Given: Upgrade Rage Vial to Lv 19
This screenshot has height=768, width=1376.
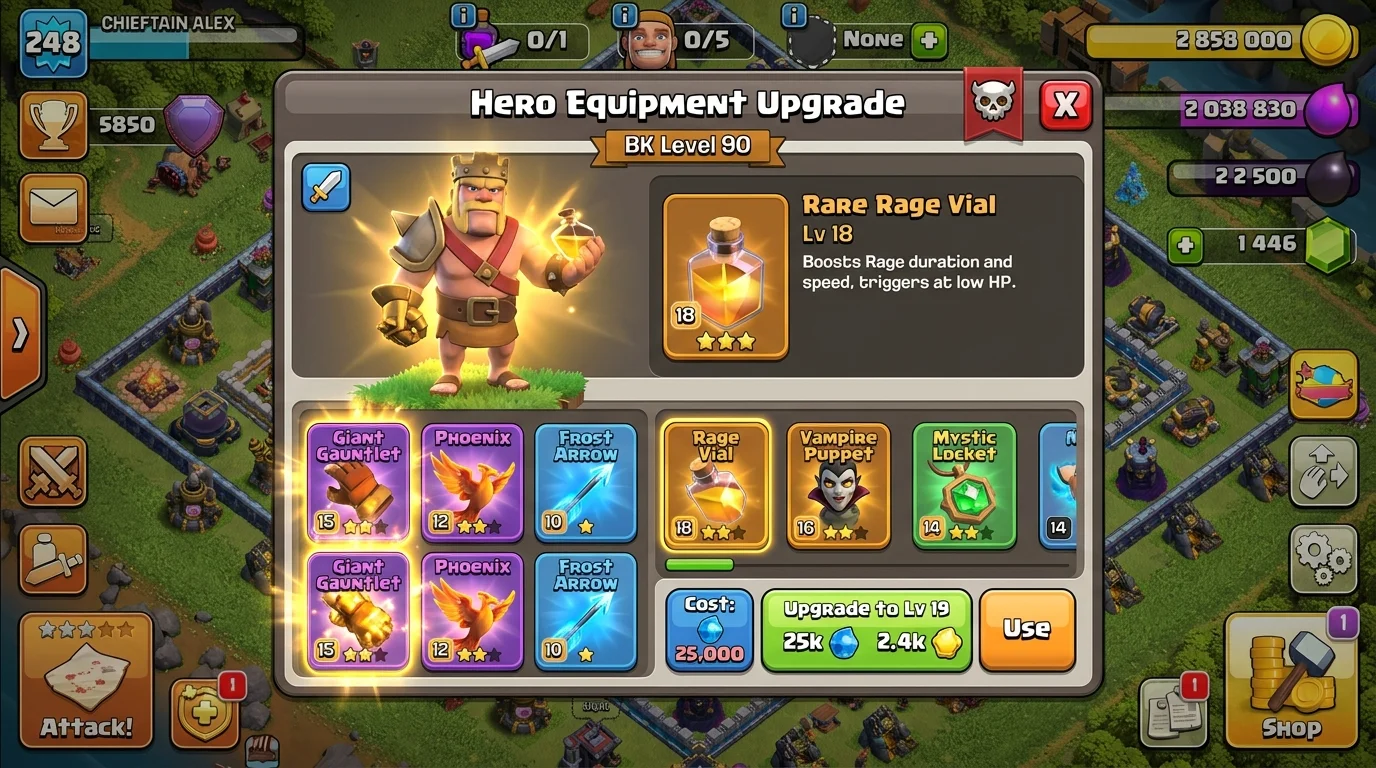Looking at the screenshot, I should click(866, 630).
